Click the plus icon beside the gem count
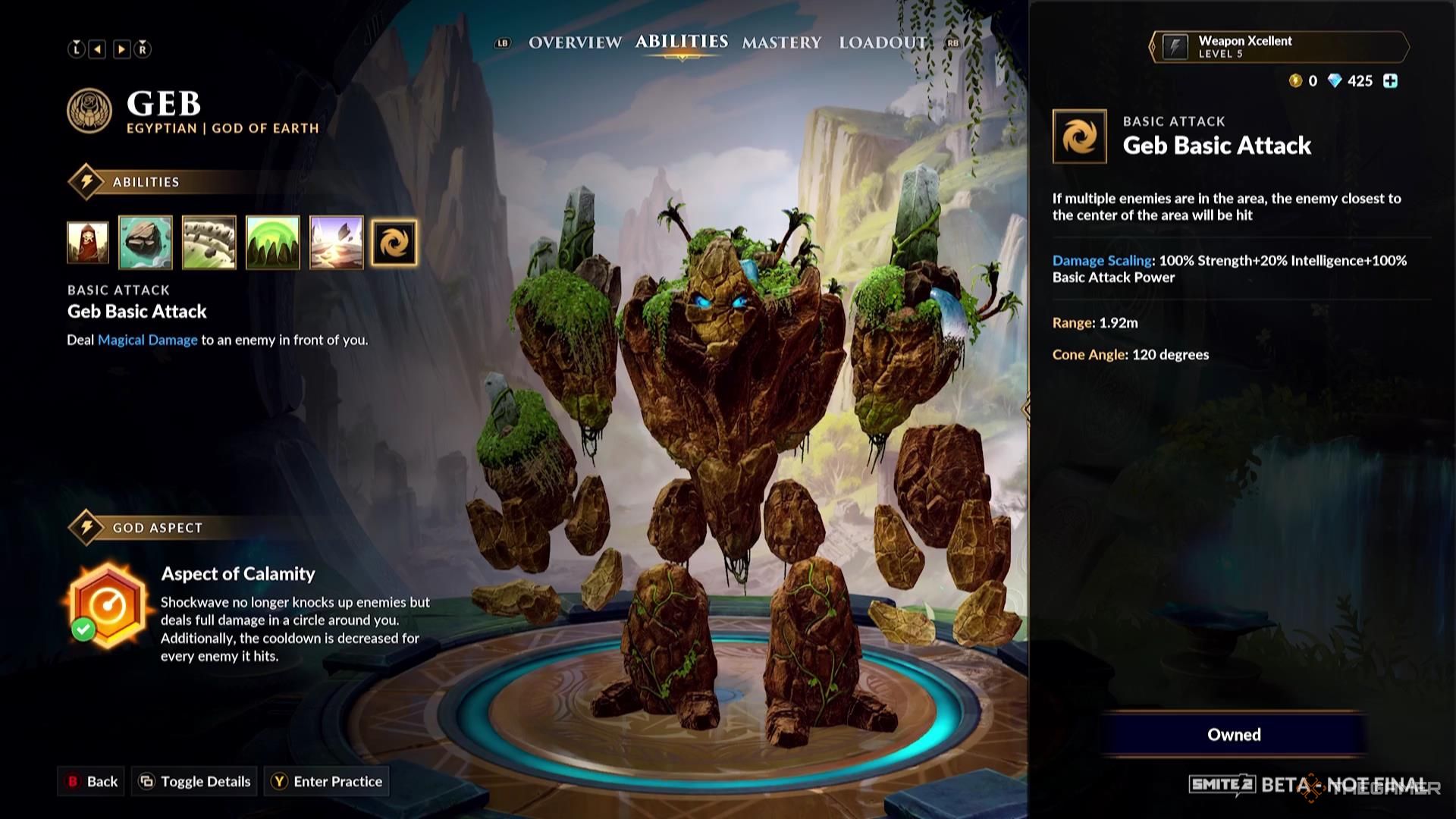Screen dimensions: 1456x819 pyautogui.click(x=1389, y=81)
